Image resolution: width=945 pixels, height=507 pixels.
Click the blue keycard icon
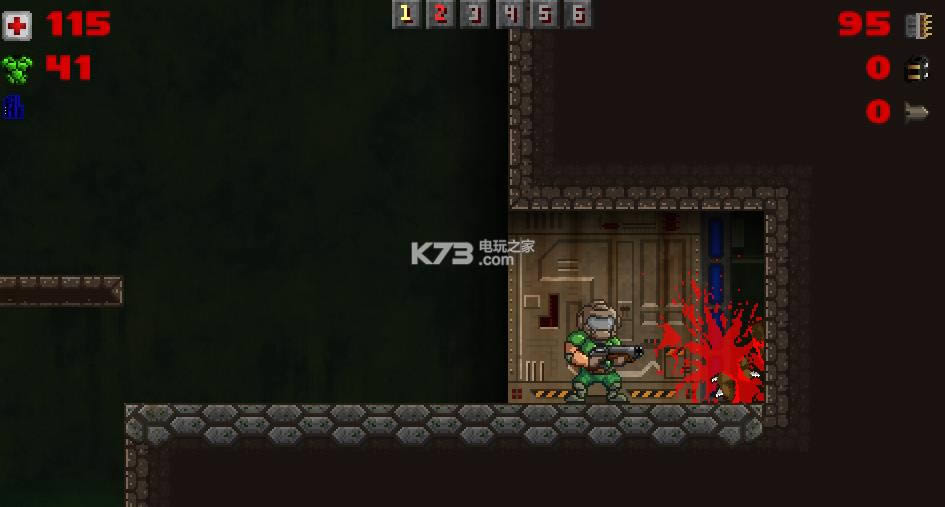13,107
